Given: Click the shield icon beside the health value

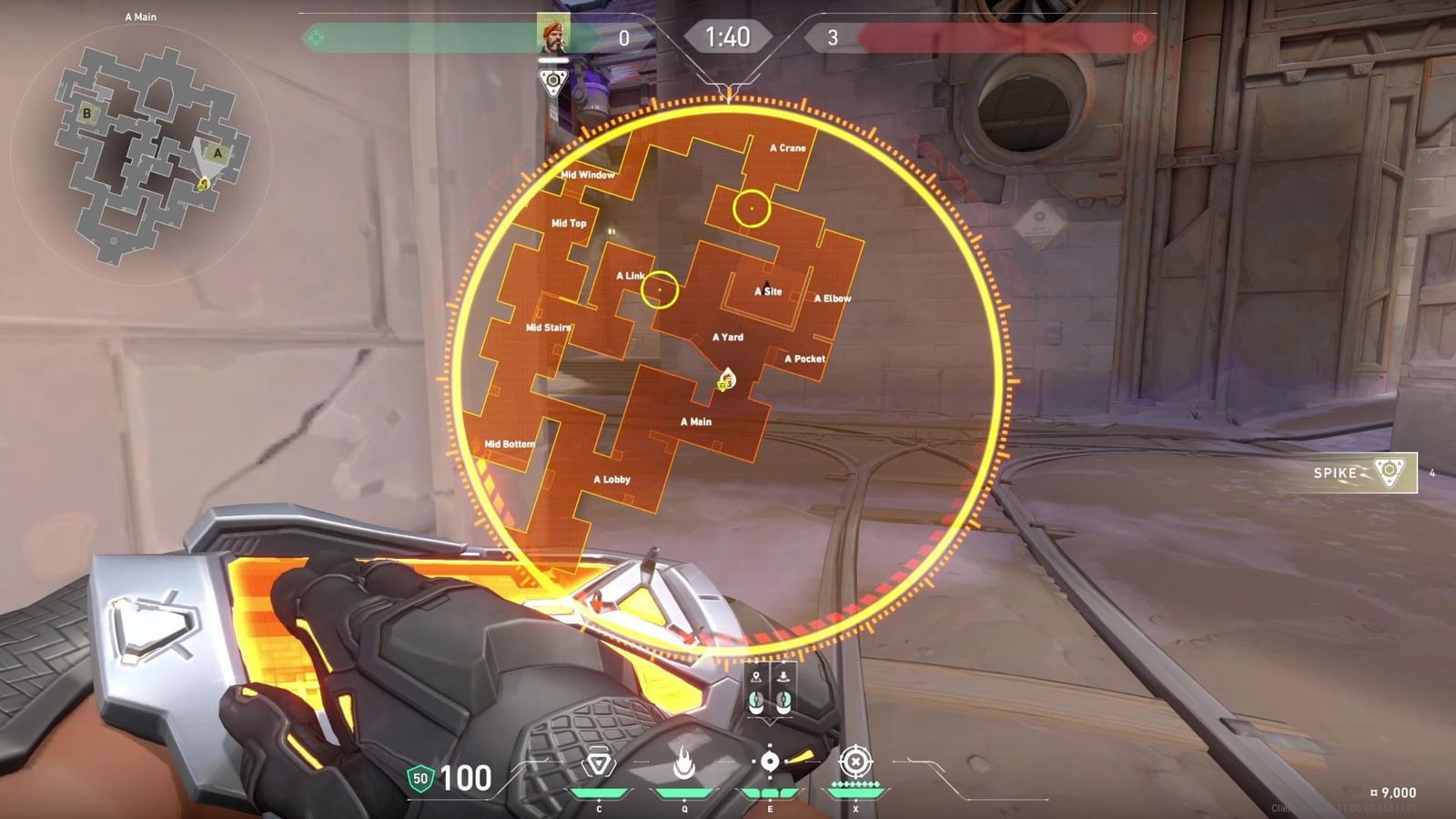Looking at the screenshot, I should click(419, 779).
